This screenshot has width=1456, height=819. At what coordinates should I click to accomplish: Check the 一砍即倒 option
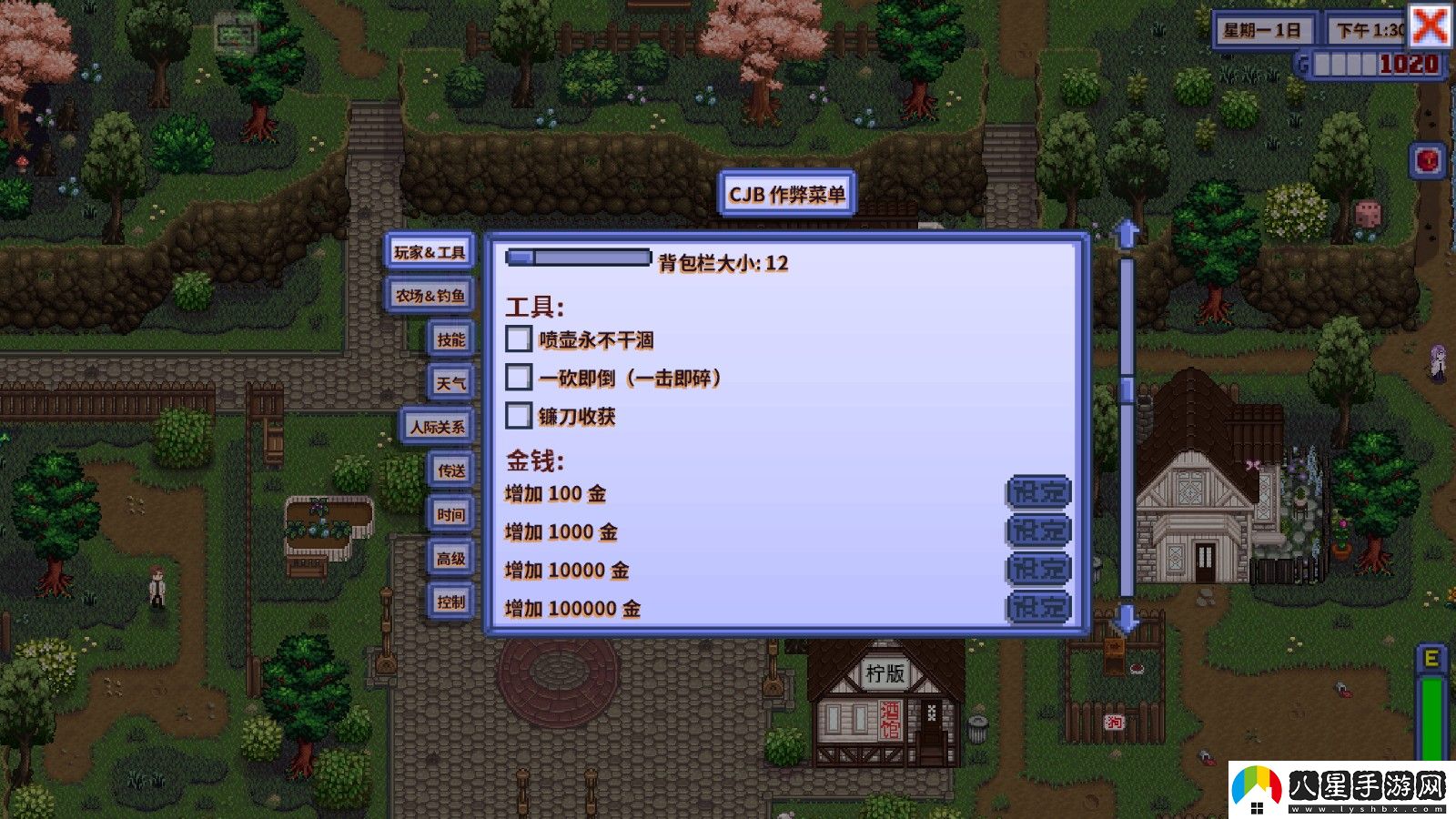point(519,377)
